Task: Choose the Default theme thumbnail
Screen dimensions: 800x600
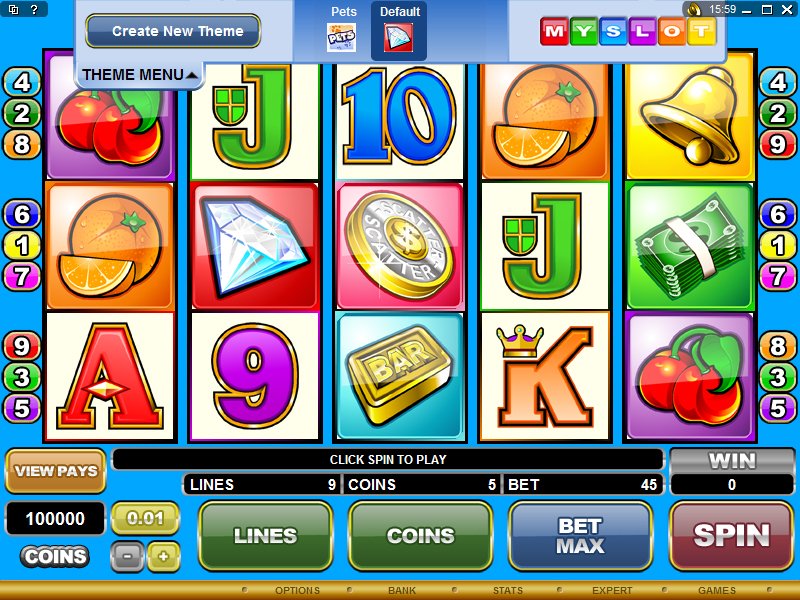Action: pyautogui.click(x=399, y=38)
